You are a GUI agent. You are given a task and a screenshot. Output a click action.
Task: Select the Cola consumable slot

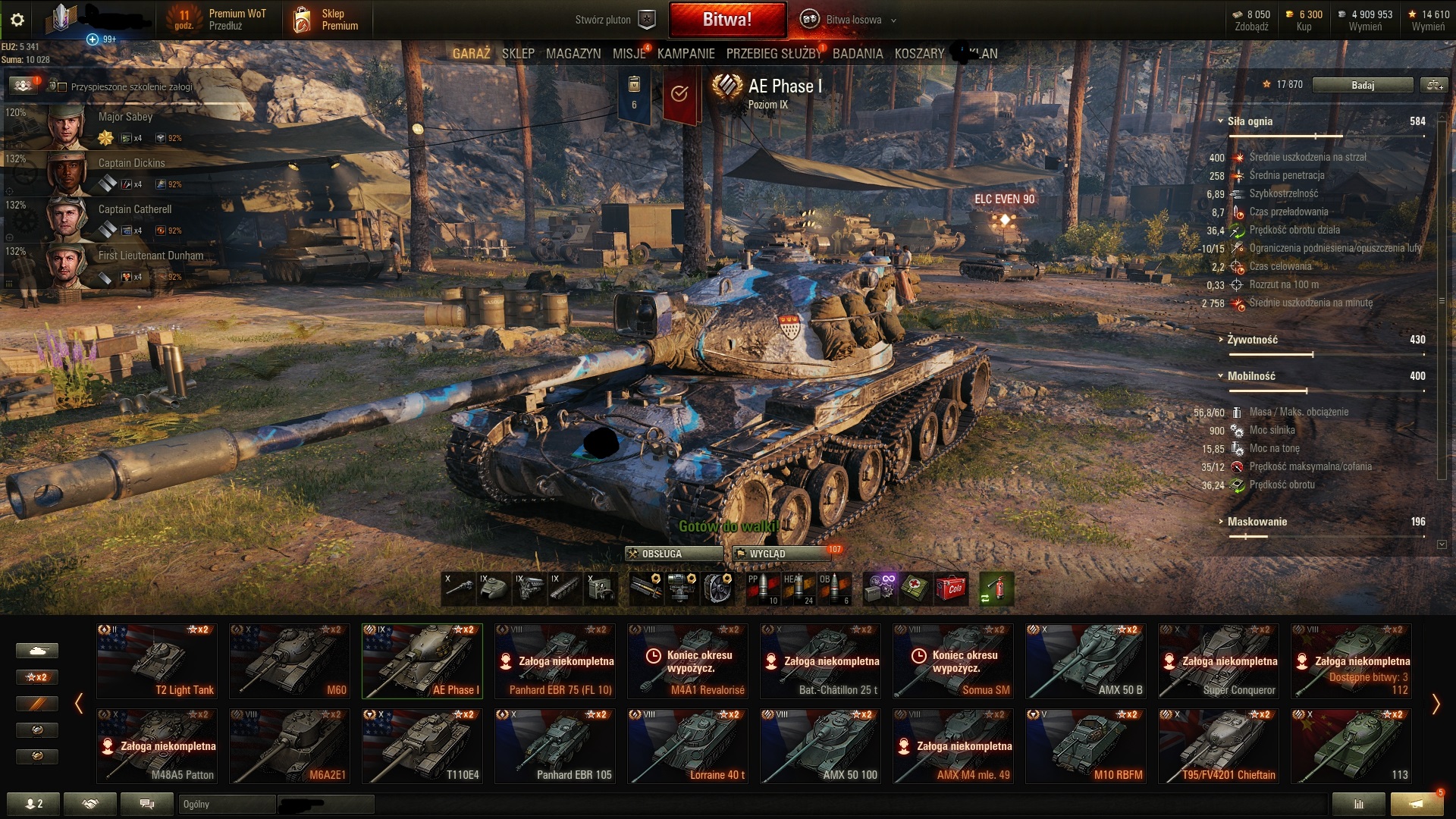tap(951, 588)
